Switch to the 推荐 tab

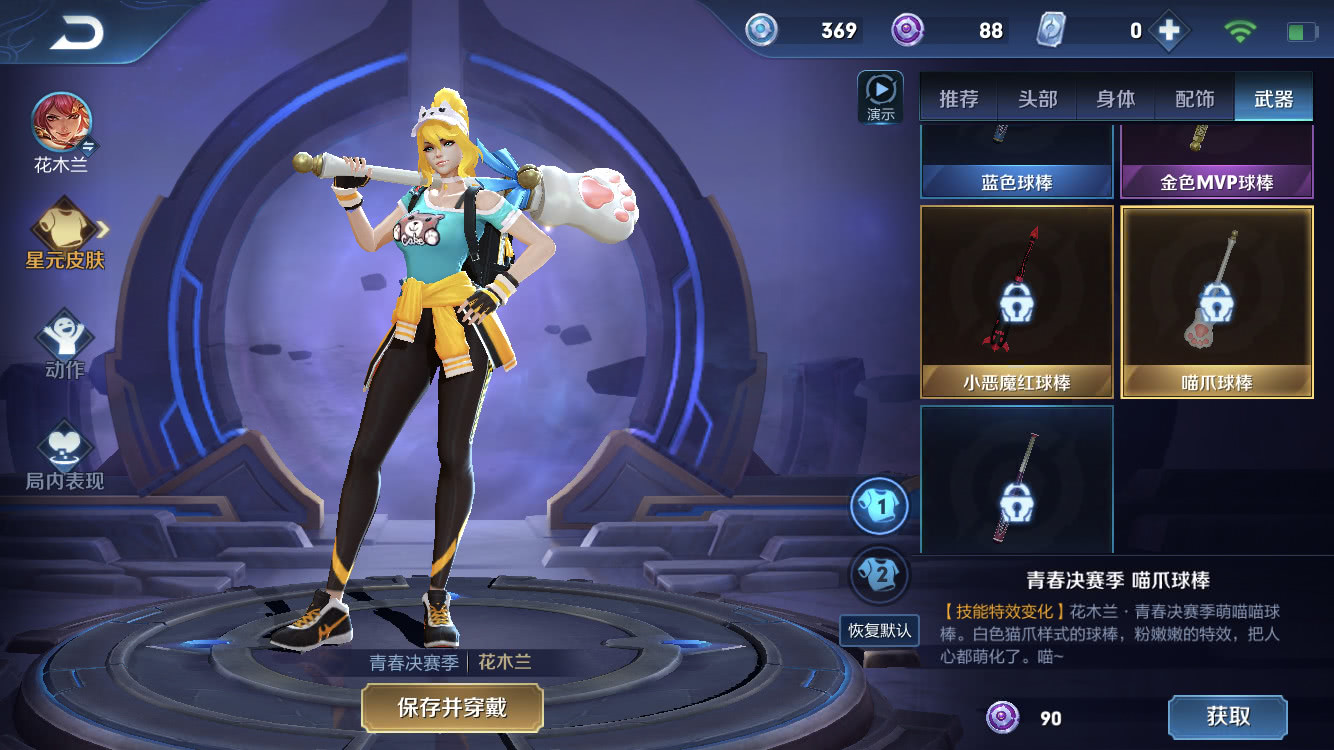(958, 99)
